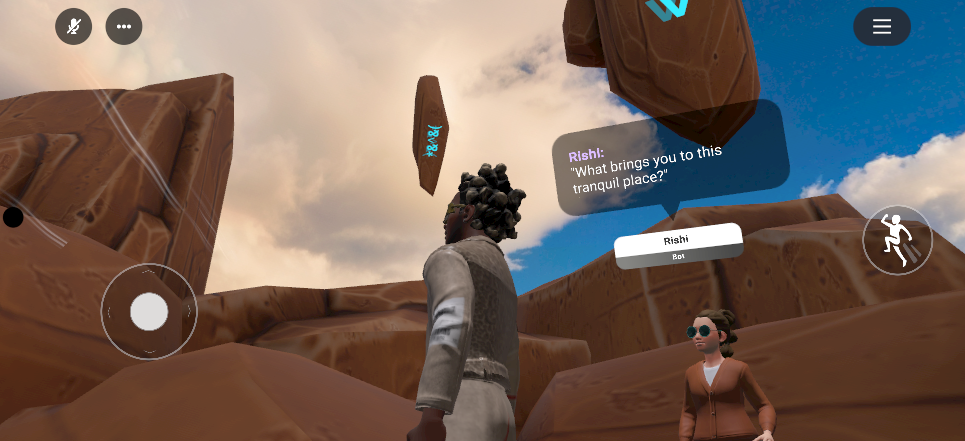Select the Rishi bot name tag
This screenshot has height=441, width=965.
pyautogui.click(x=678, y=245)
